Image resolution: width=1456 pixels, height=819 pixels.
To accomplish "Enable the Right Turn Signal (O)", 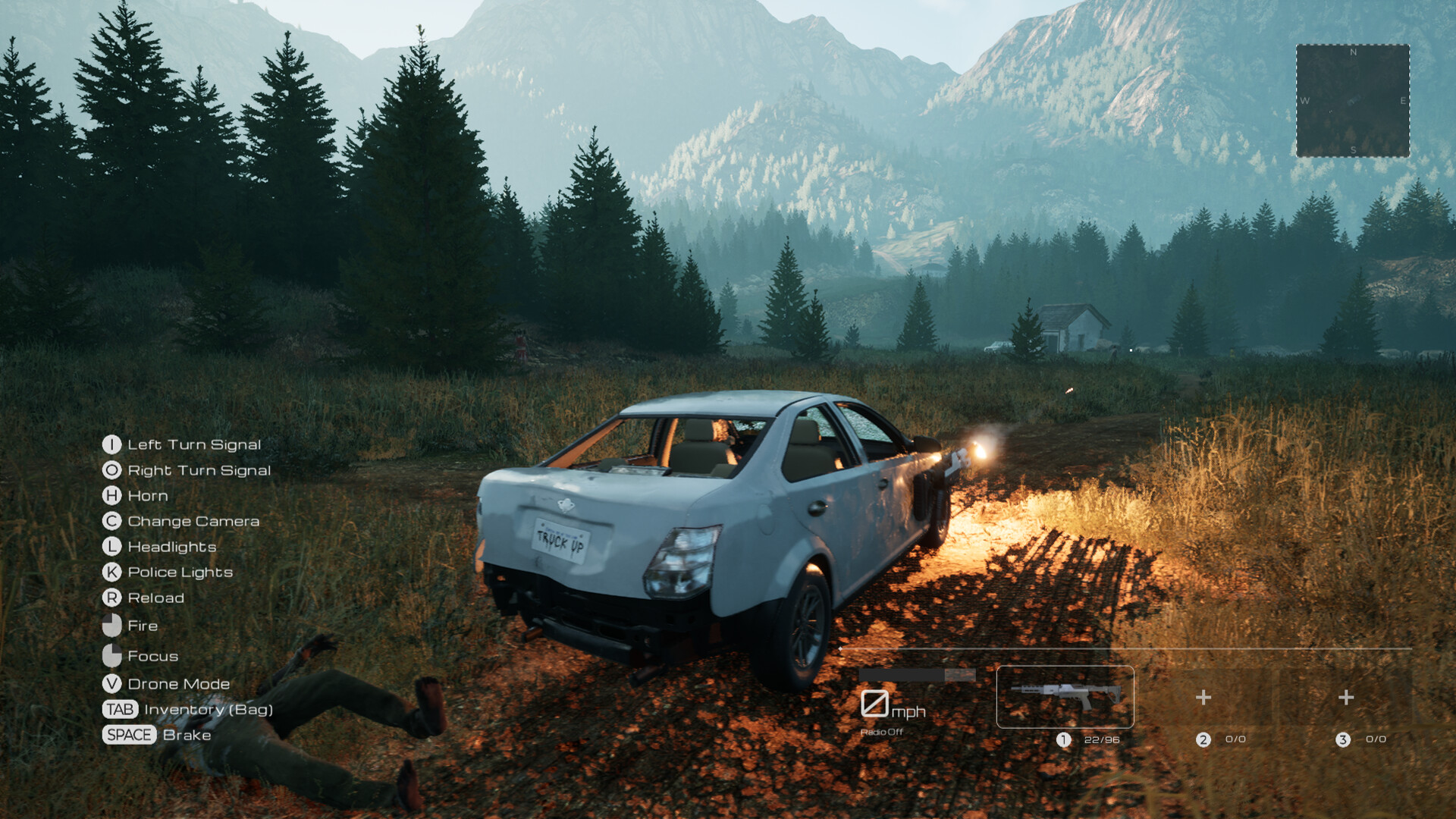I will 111,470.
